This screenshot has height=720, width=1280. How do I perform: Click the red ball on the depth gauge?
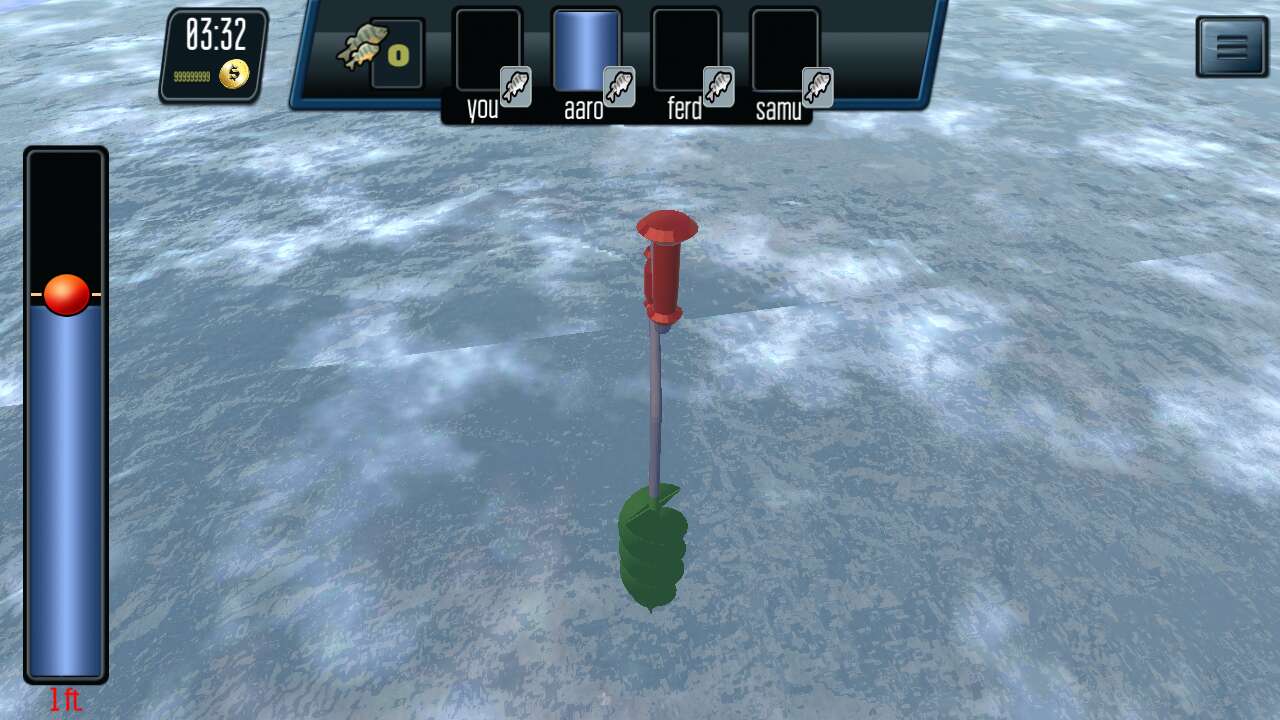67,295
